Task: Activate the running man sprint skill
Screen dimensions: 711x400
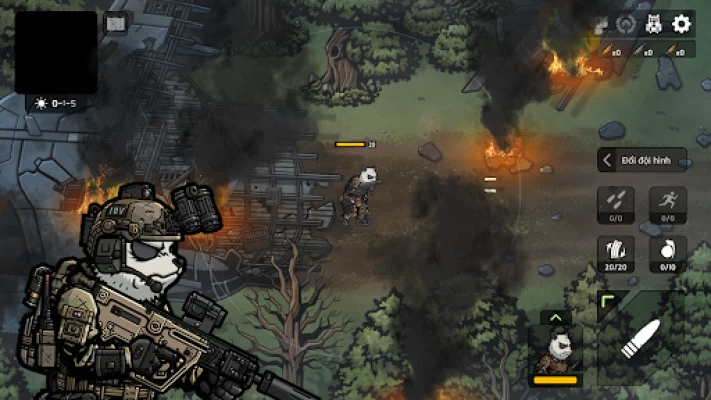Action: (668, 204)
